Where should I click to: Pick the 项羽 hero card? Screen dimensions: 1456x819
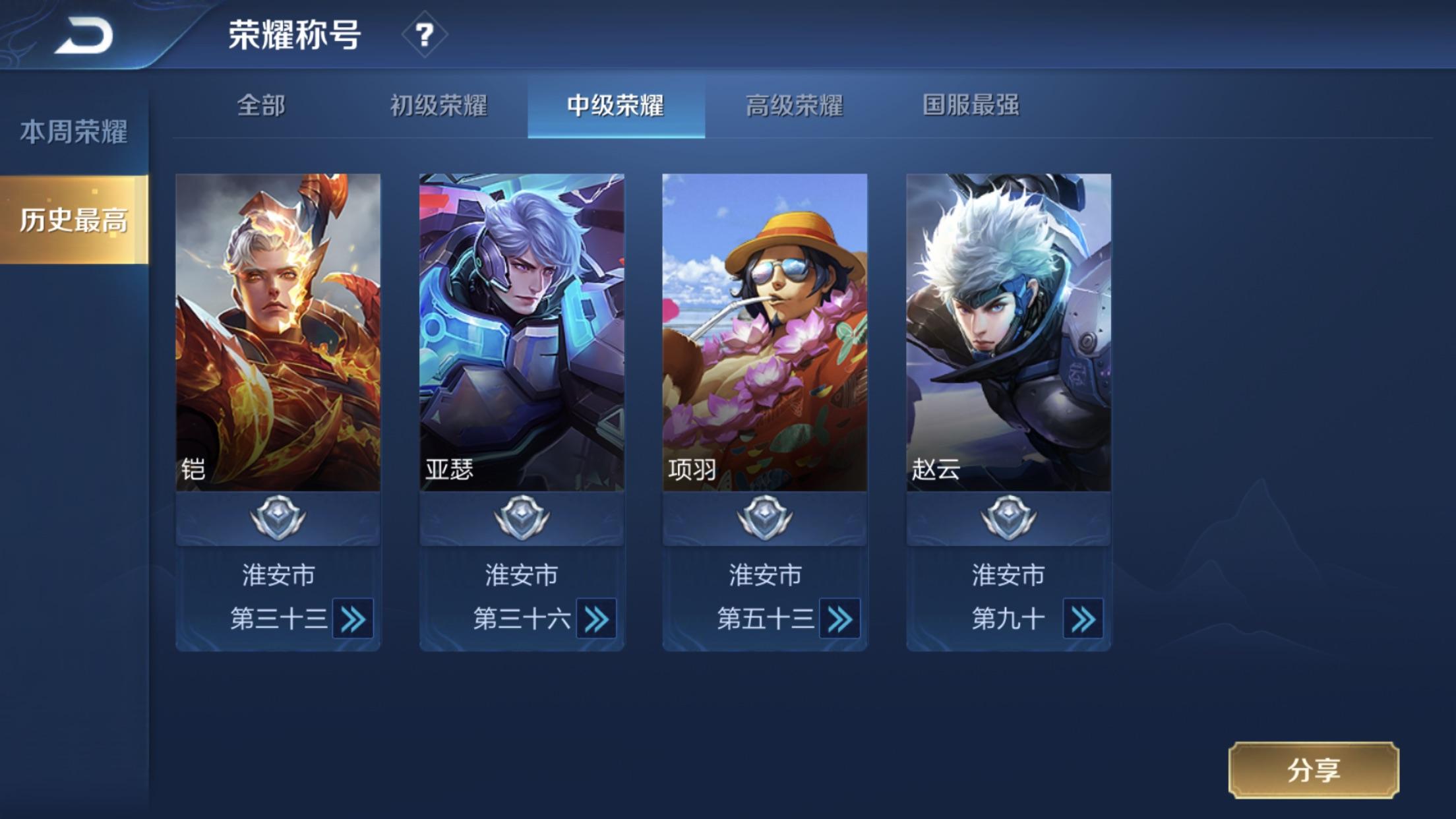pyautogui.click(x=765, y=332)
